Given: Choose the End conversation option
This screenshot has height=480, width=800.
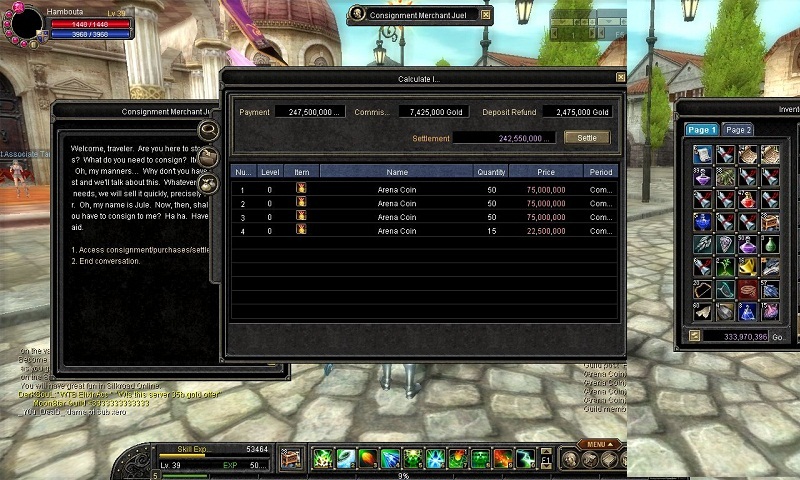Looking at the screenshot, I should (x=106, y=261).
